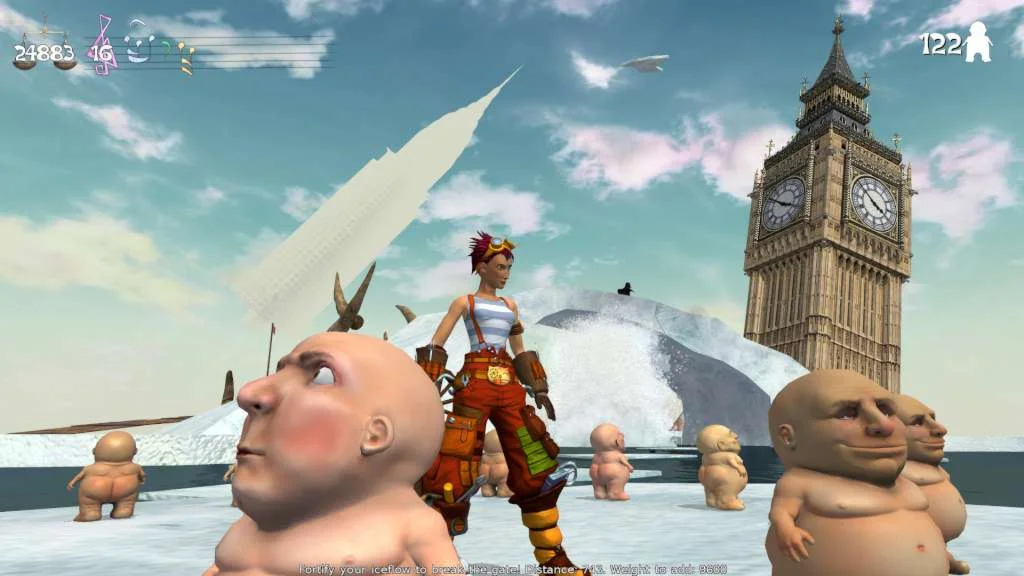Select the pink treble clef icon
Image resolution: width=1024 pixels, height=576 pixels.
click(x=102, y=45)
